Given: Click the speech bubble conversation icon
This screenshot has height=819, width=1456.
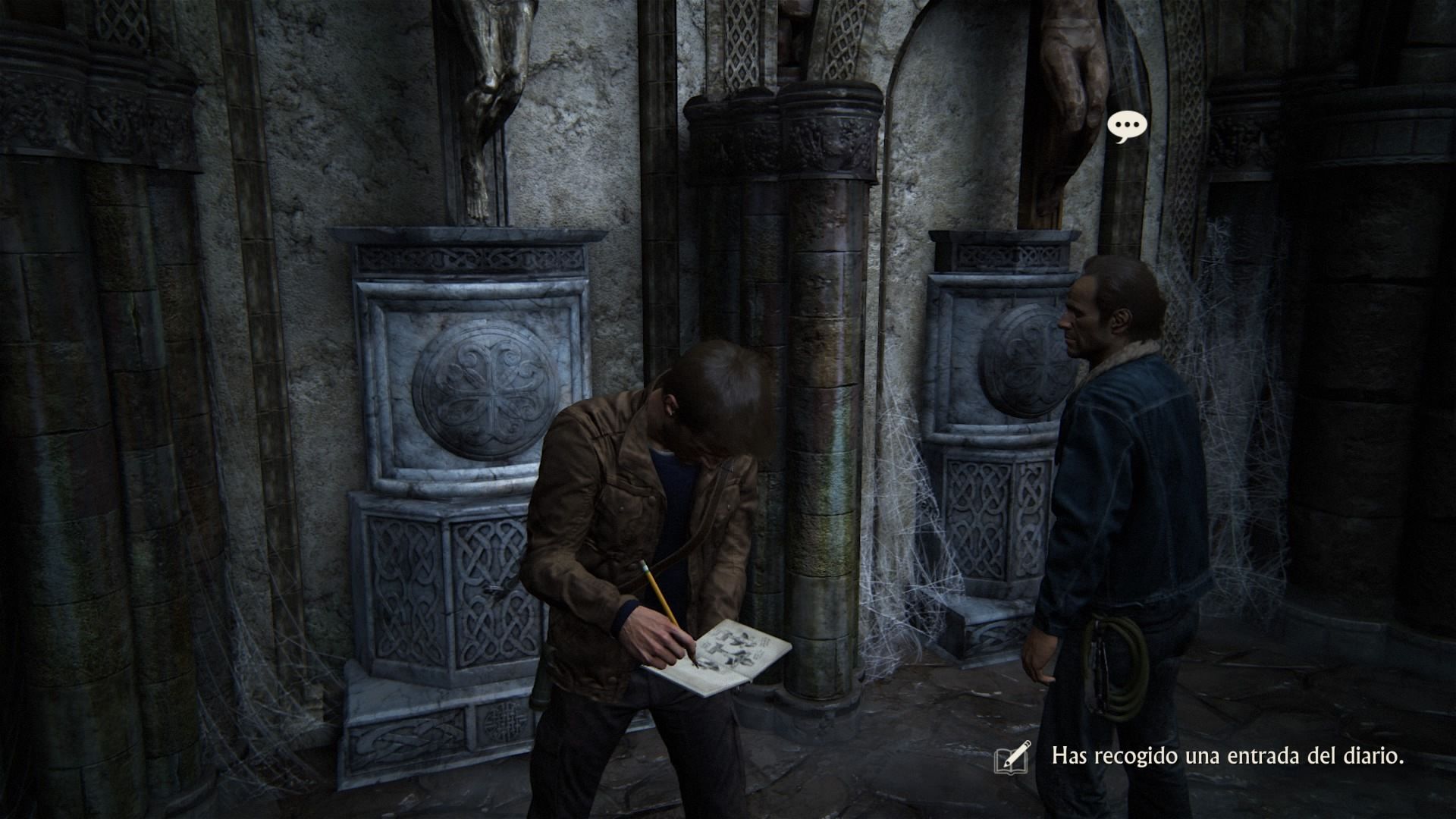Looking at the screenshot, I should point(1127,127).
